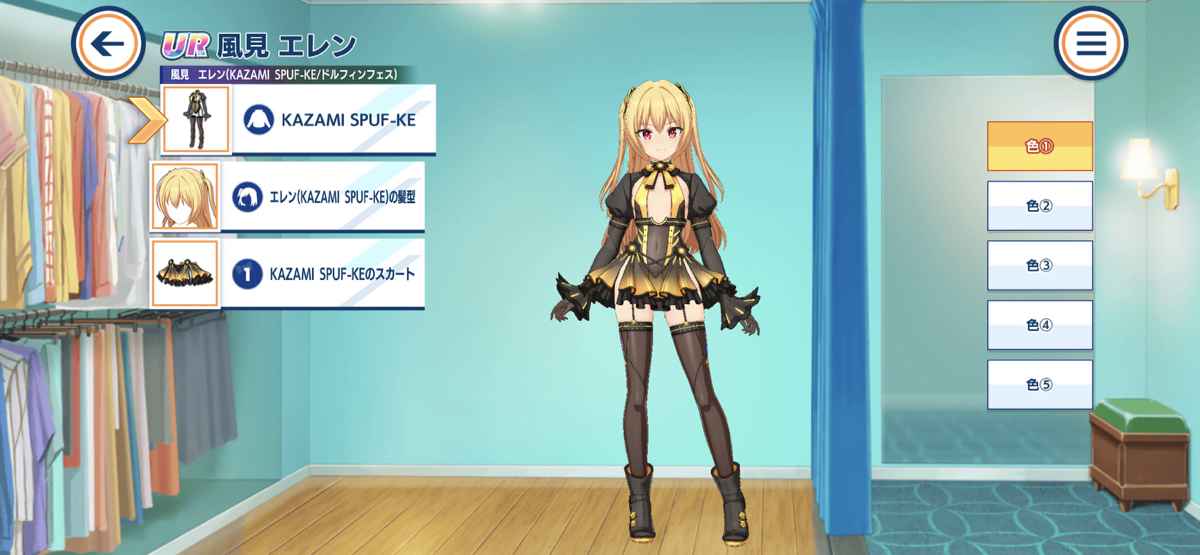Image resolution: width=1200 pixels, height=555 pixels.
Task: Go back with the arrow button
Action: click(109, 44)
